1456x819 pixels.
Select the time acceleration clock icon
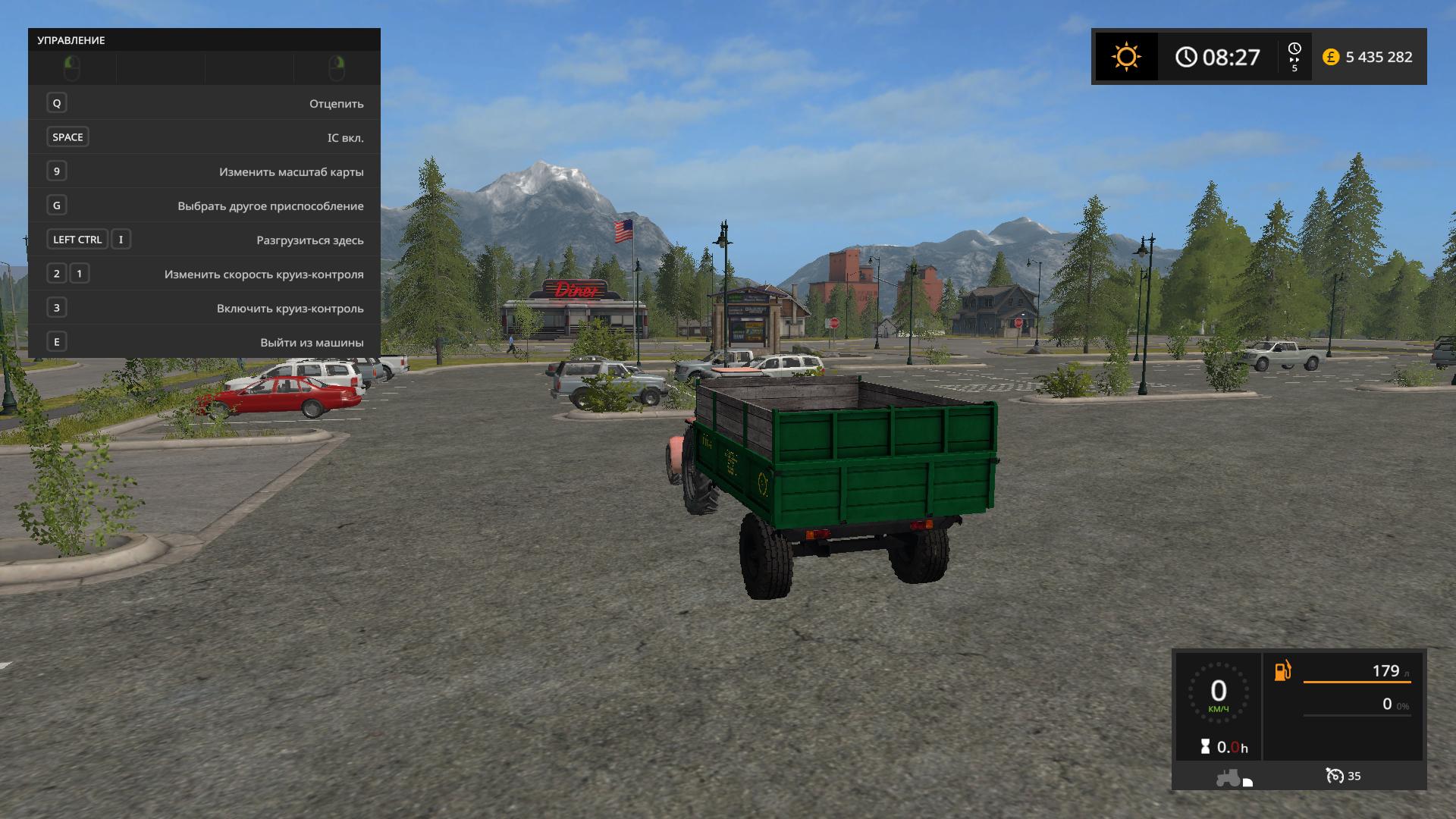1294,49
